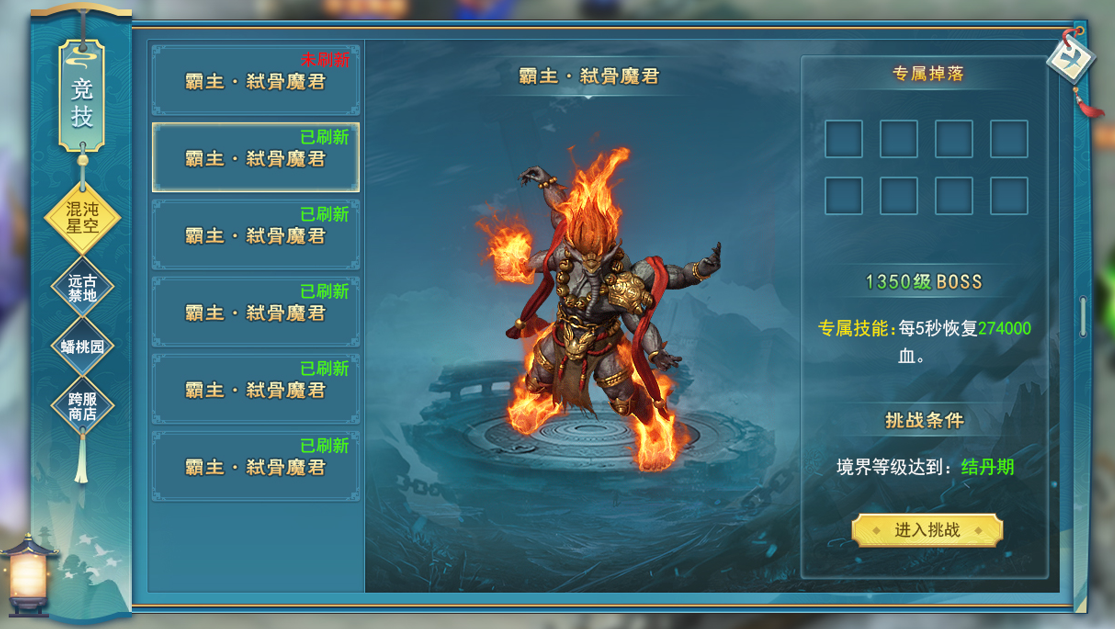The image size is (1115, 629).
Task: Choose the highlighted 已刷新 boss row
Action: click(x=256, y=157)
